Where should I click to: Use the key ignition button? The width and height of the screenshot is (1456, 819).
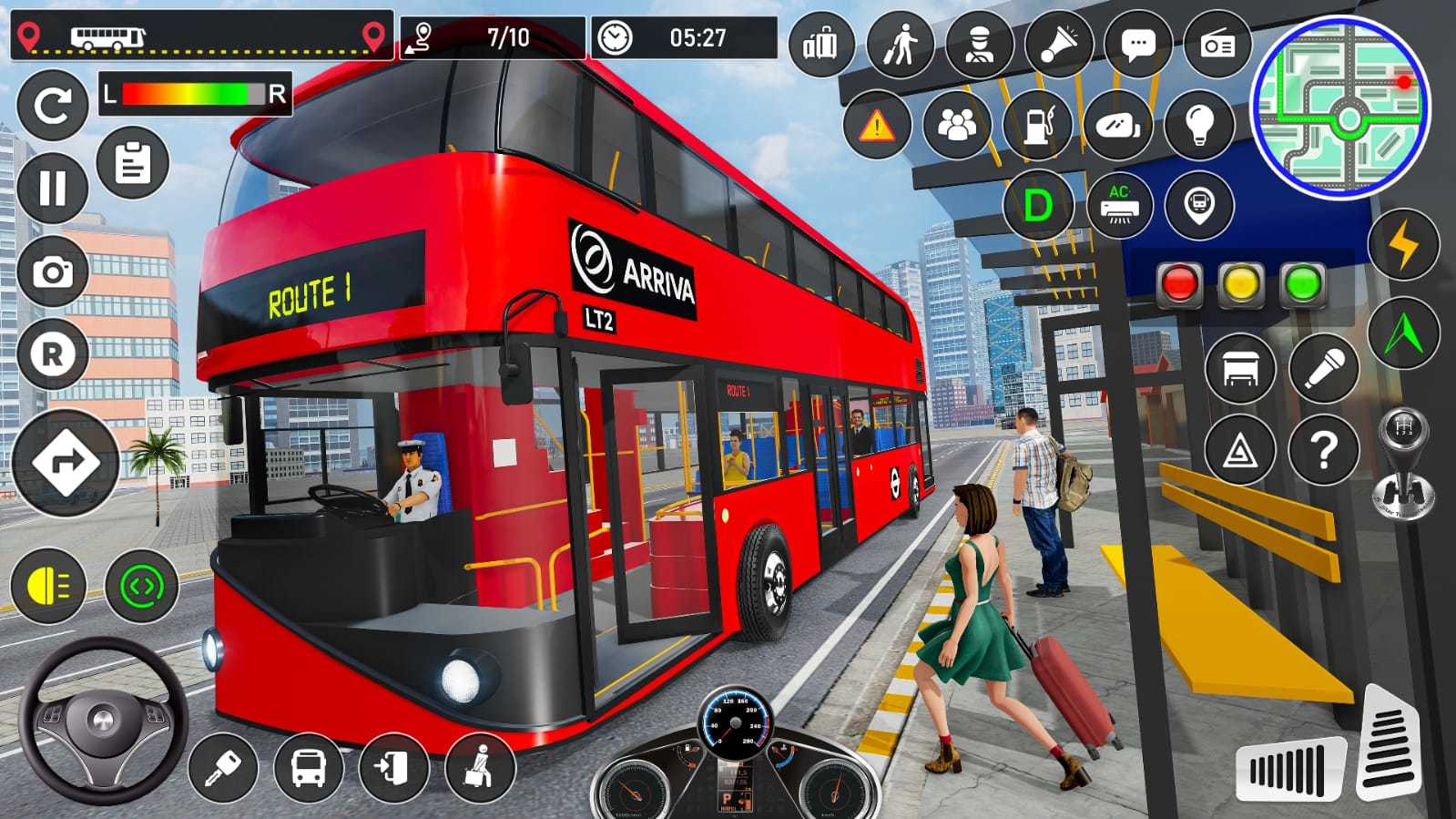click(222, 768)
